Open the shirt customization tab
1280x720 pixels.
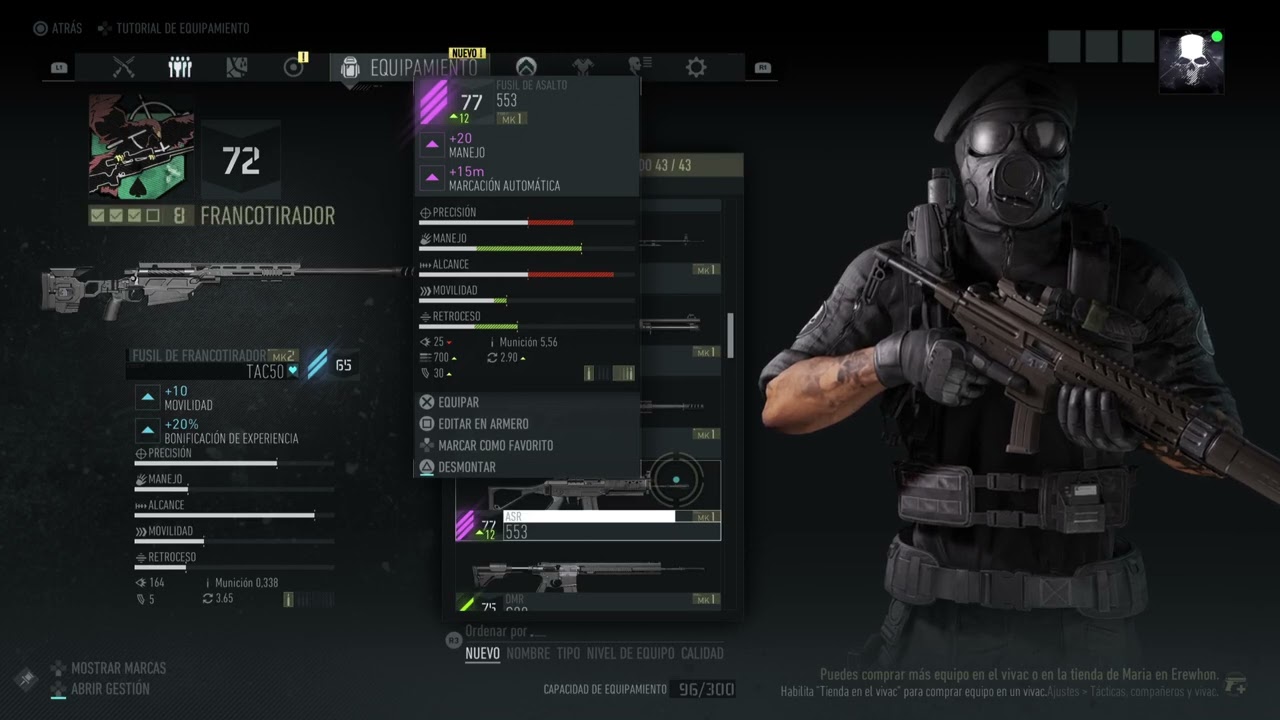pos(583,67)
